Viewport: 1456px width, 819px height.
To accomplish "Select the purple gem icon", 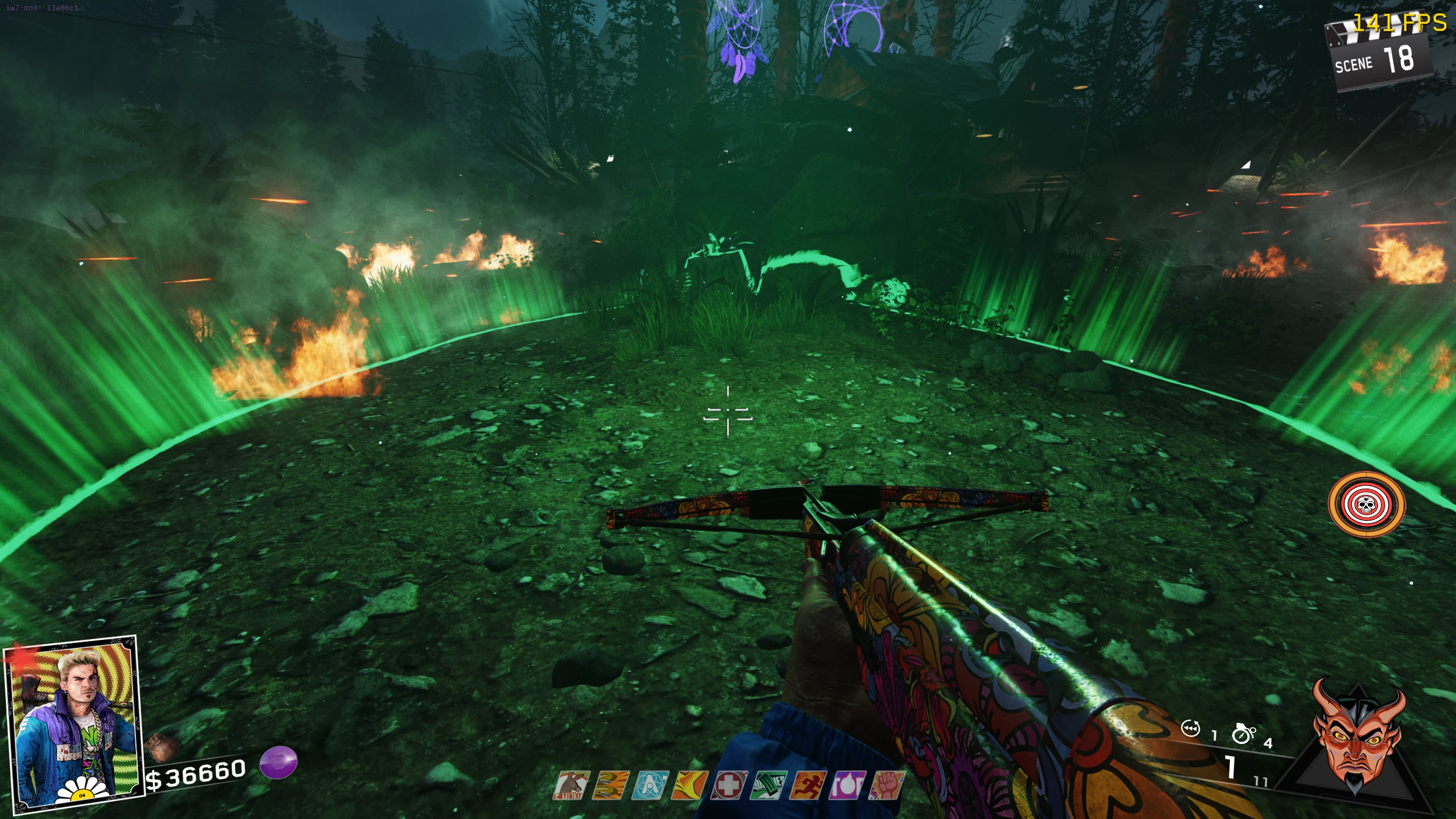I will (279, 762).
